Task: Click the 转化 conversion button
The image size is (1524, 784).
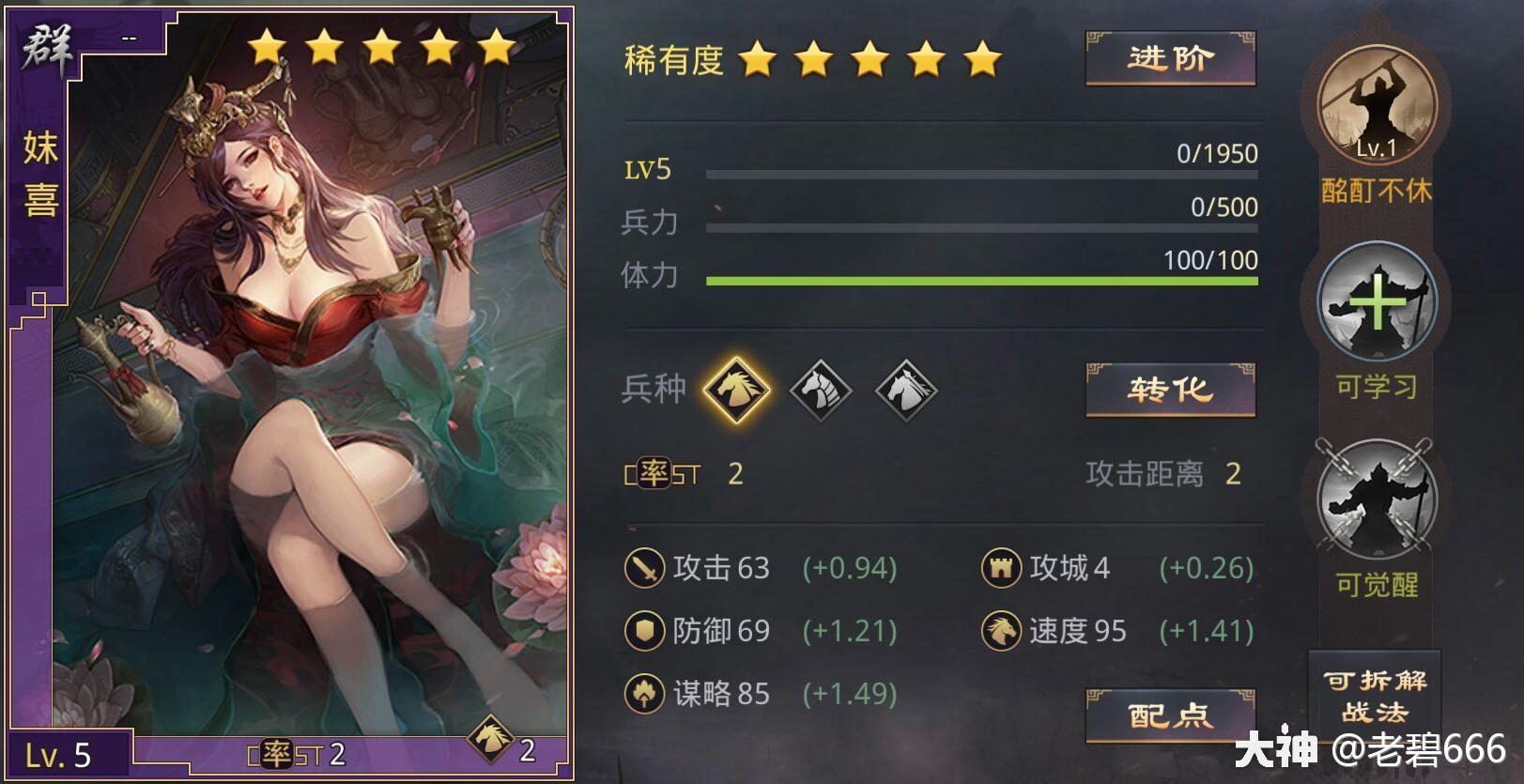Action: tap(1169, 390)
